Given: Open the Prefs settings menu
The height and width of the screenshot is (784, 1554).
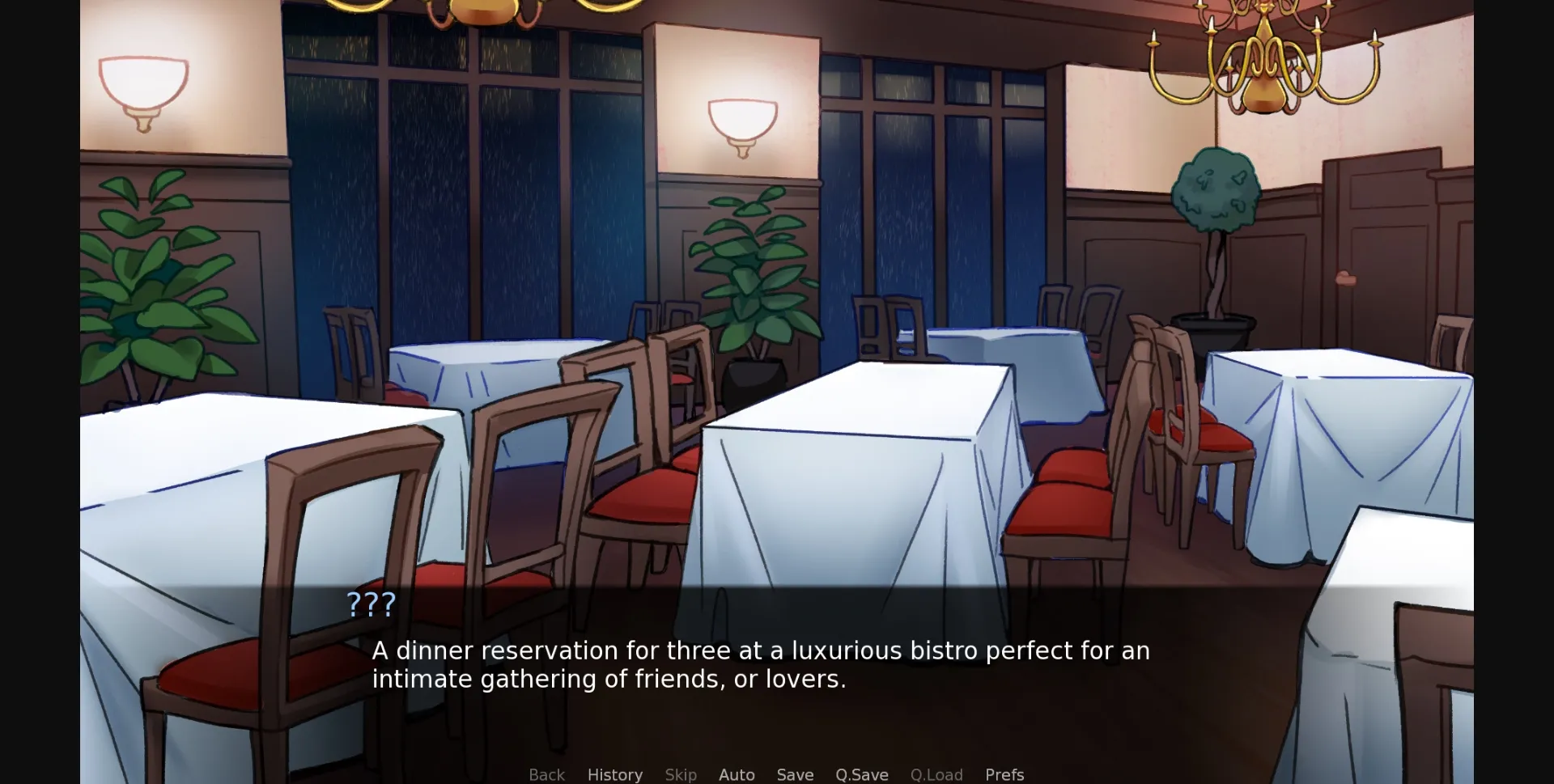Looking at the screenshot, I should [x=1004, y=774].
